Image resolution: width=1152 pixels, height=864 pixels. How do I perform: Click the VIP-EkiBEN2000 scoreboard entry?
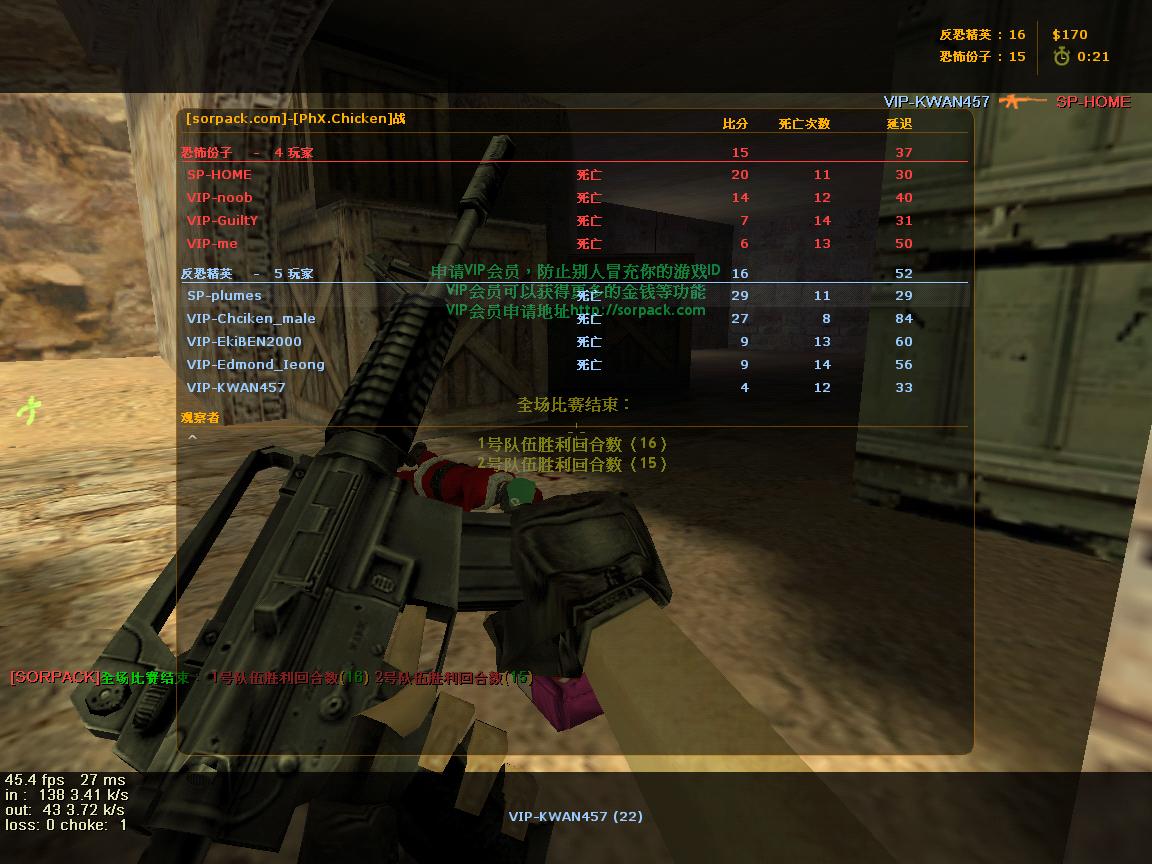point(244,342)
